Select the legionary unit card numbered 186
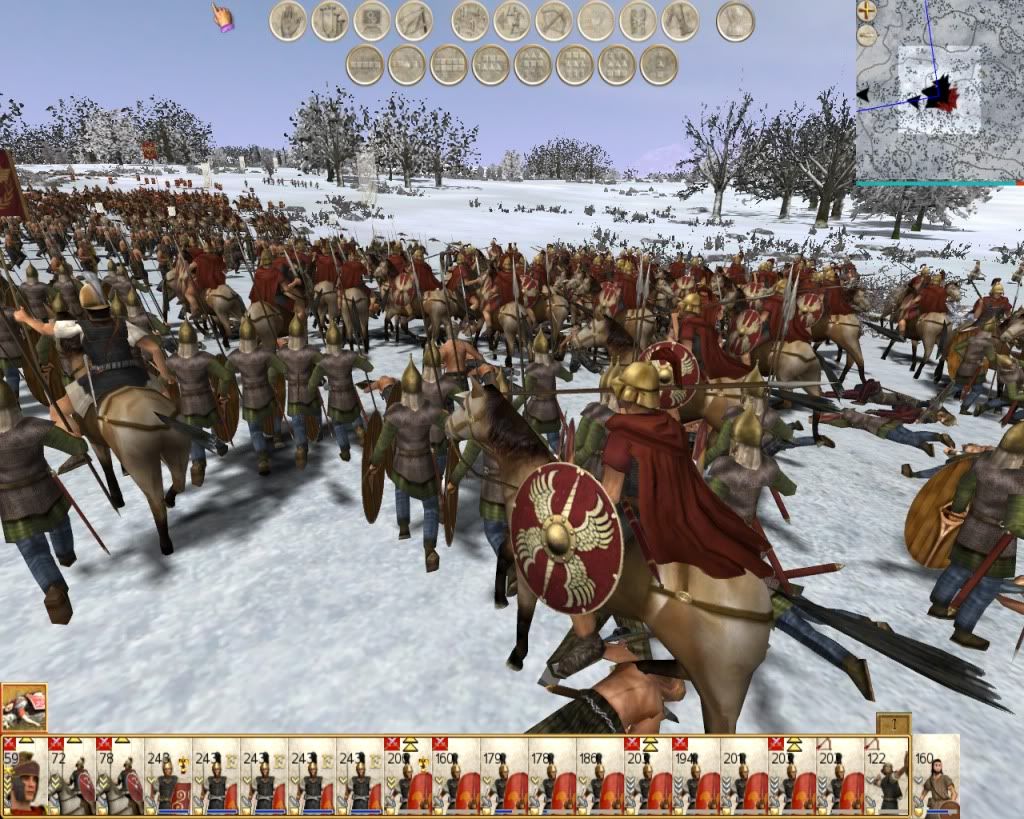Screen dimensions: 1024x819 pos(600,776)
